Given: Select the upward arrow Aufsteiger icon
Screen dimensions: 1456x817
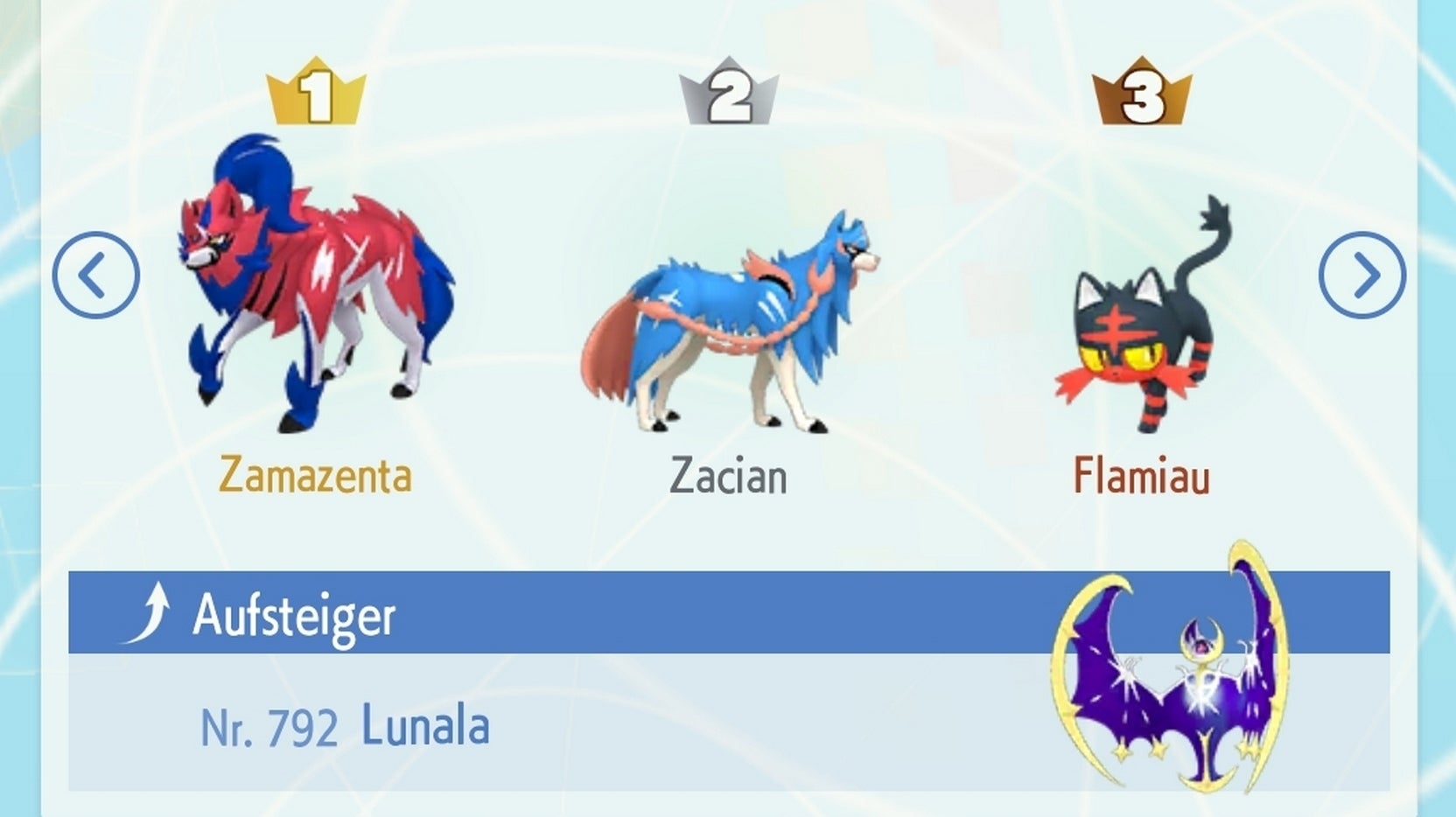Looking at the screenshot, I should point(153,611).
